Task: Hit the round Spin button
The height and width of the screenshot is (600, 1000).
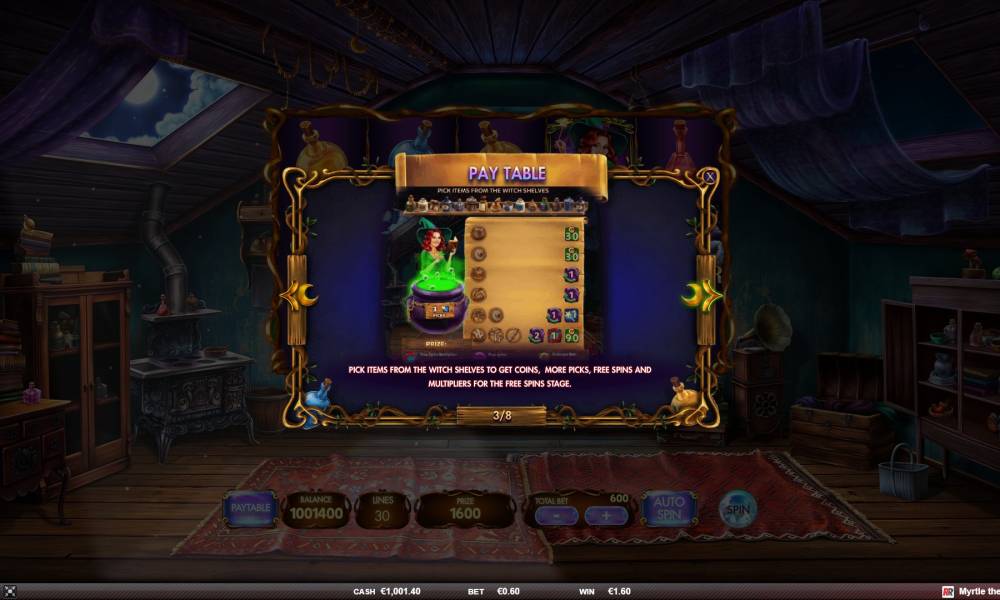Action: point(738,509)
